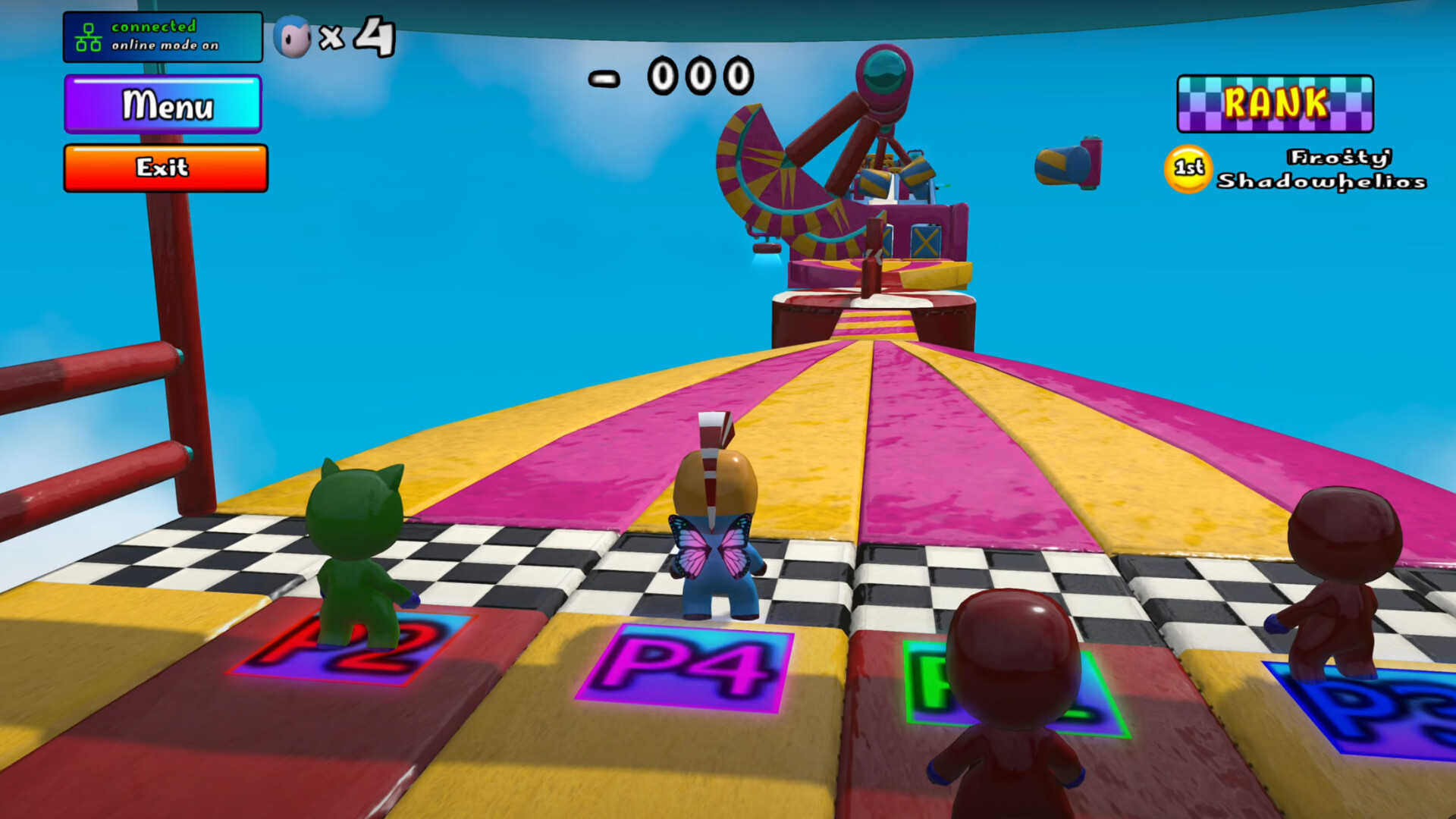1456x819 pixels.
Task: Open the purple Menu button
Action: (163, 104)
